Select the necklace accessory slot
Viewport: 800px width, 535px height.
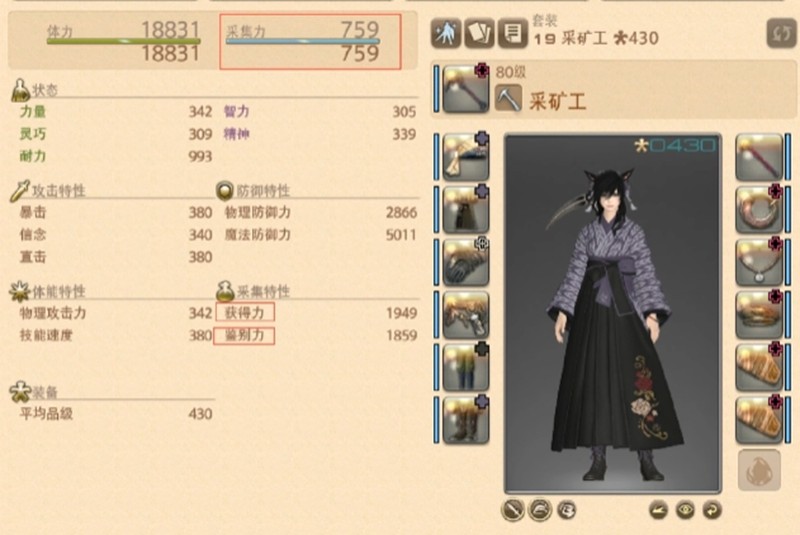click(x=759, y=261)
